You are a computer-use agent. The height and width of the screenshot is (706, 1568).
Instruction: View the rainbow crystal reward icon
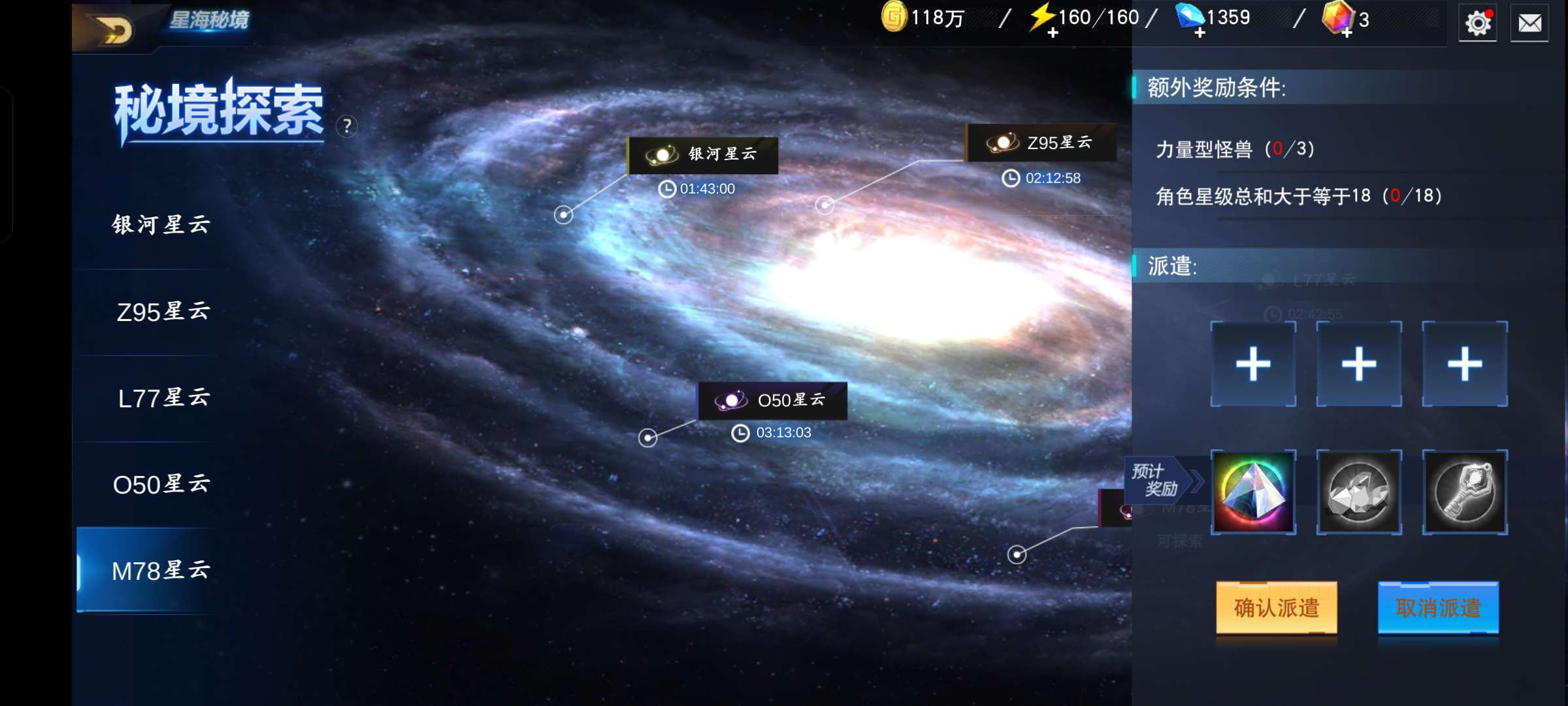click(x=1253, y=492)
